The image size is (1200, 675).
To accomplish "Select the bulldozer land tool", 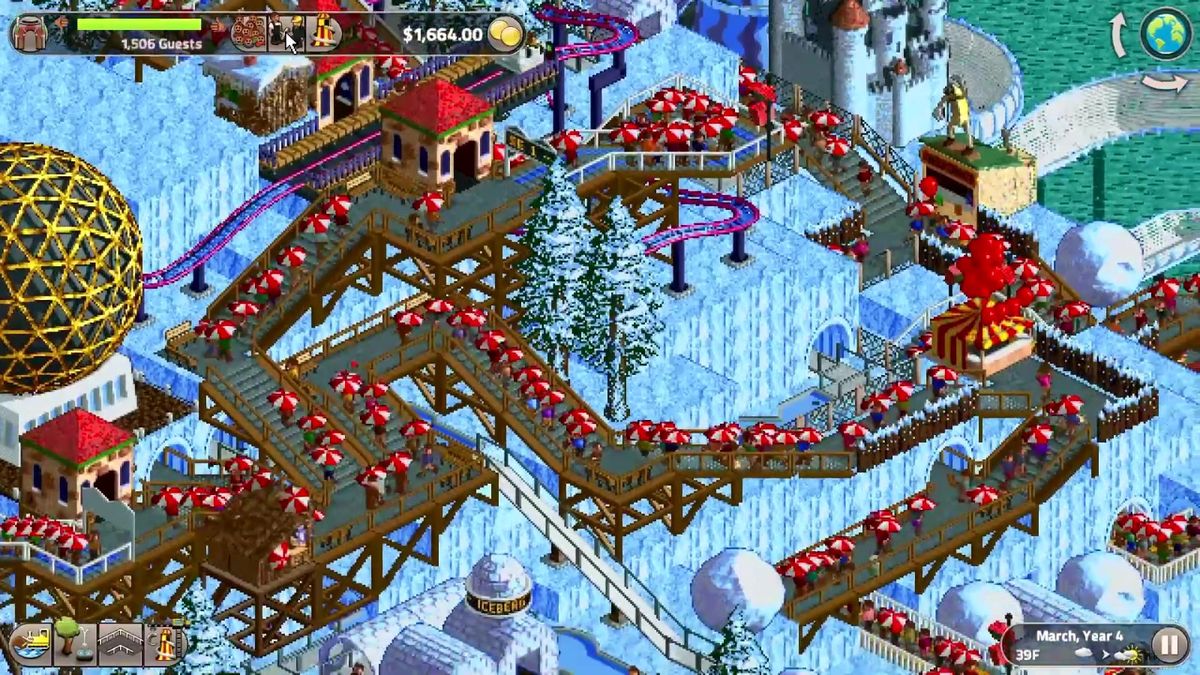I will tap(29, 644).
